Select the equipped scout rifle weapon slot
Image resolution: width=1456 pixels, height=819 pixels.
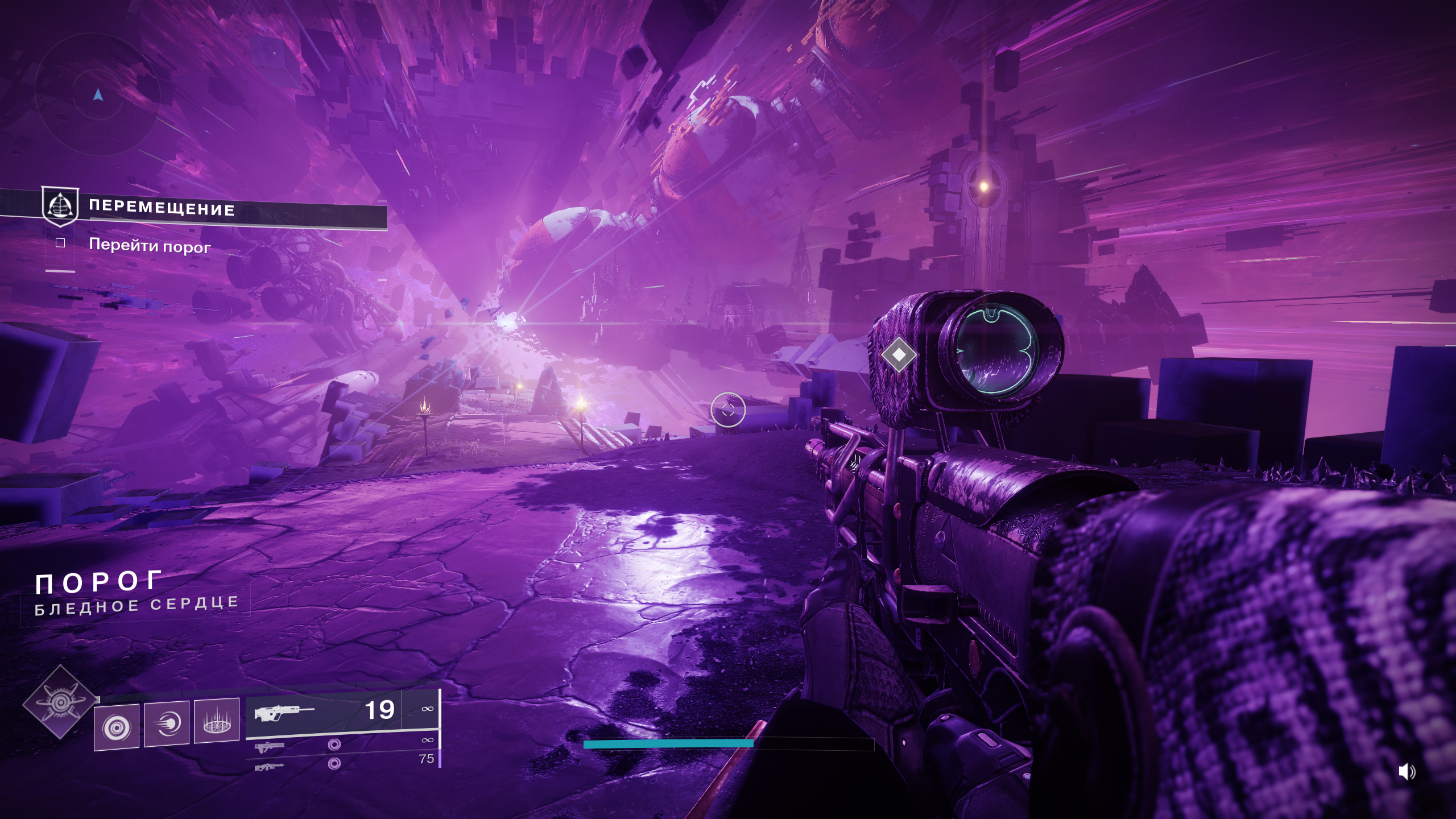tap(324, 712)
